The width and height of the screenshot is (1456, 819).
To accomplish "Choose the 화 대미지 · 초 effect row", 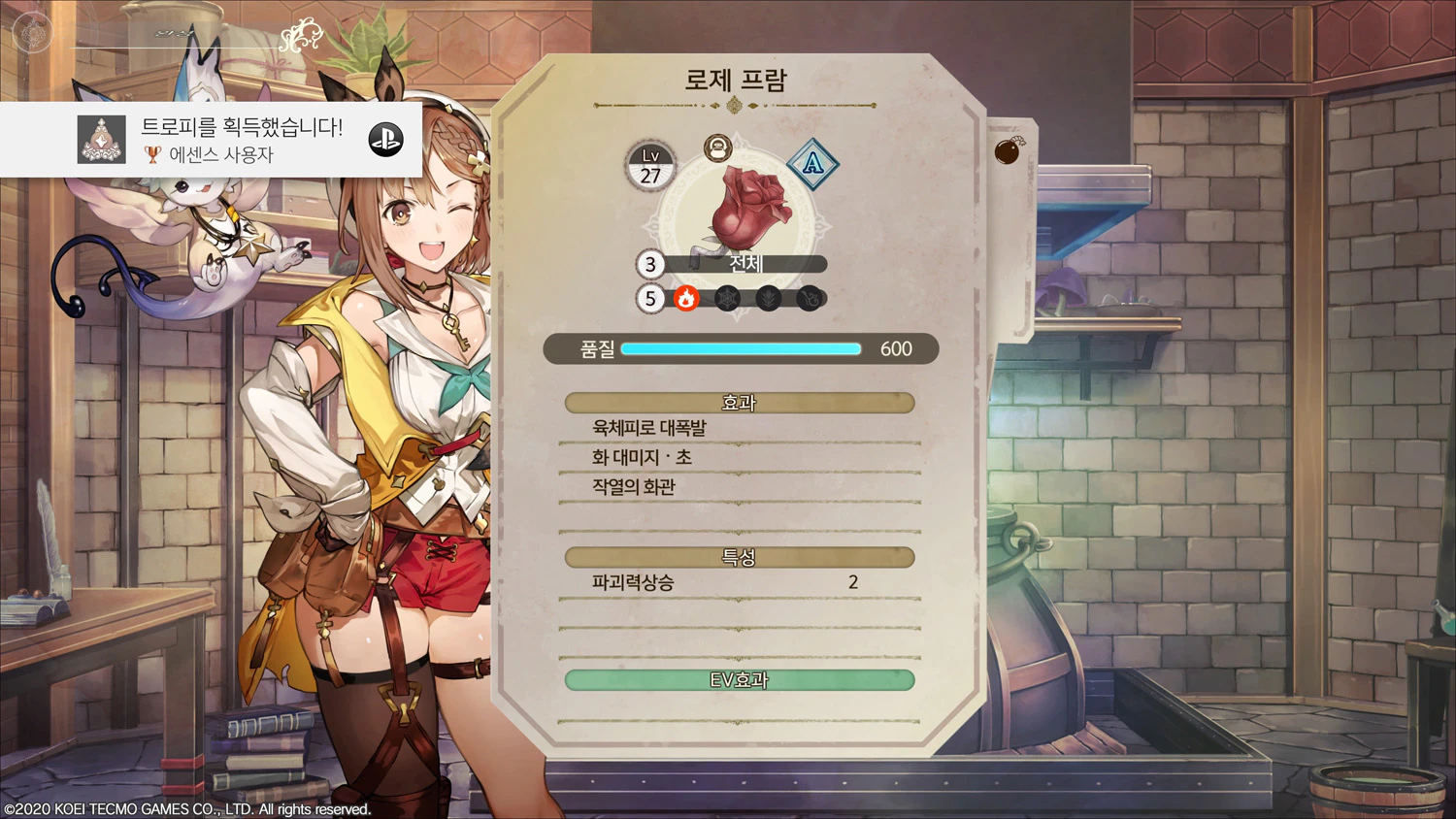I will [x=740, y=457].
